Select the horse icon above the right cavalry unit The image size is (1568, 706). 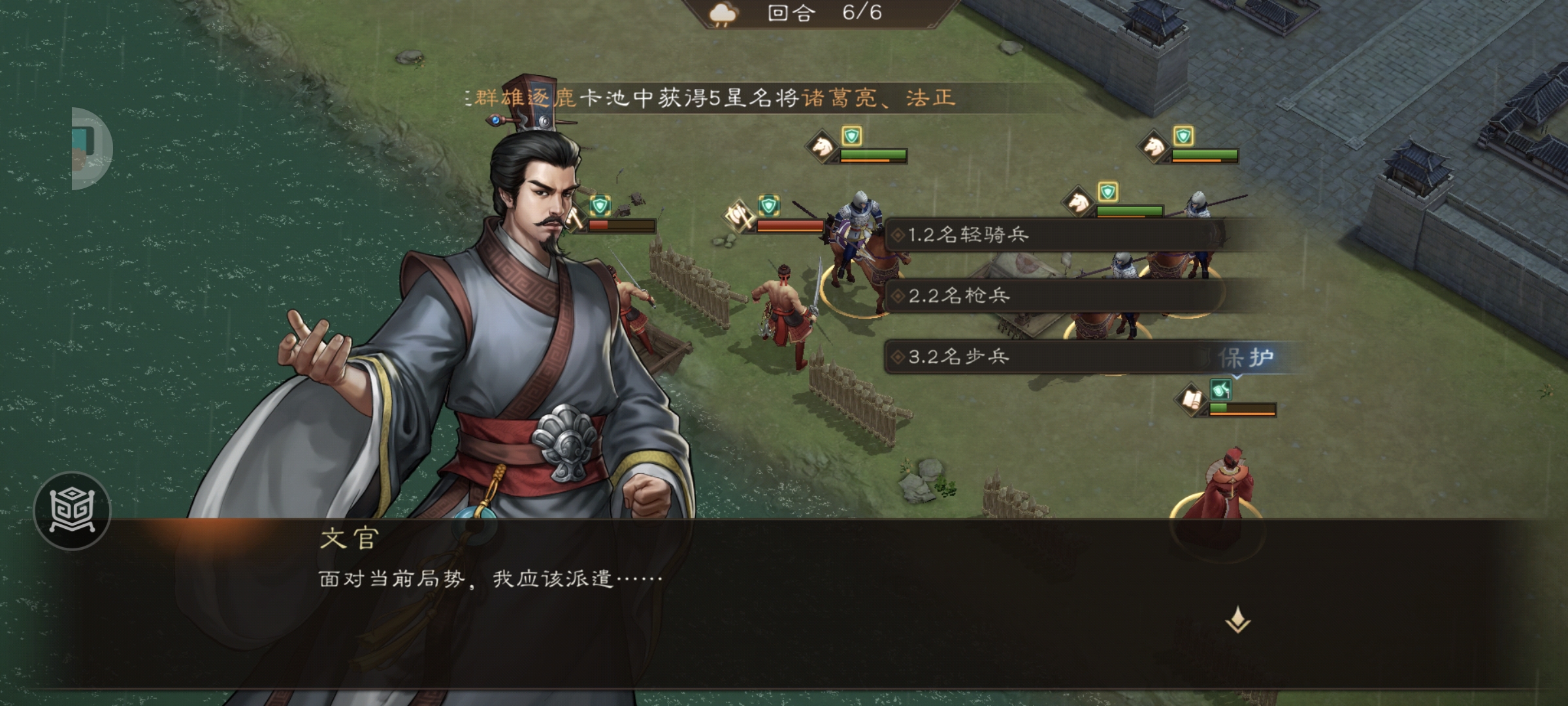[1152, 146]
